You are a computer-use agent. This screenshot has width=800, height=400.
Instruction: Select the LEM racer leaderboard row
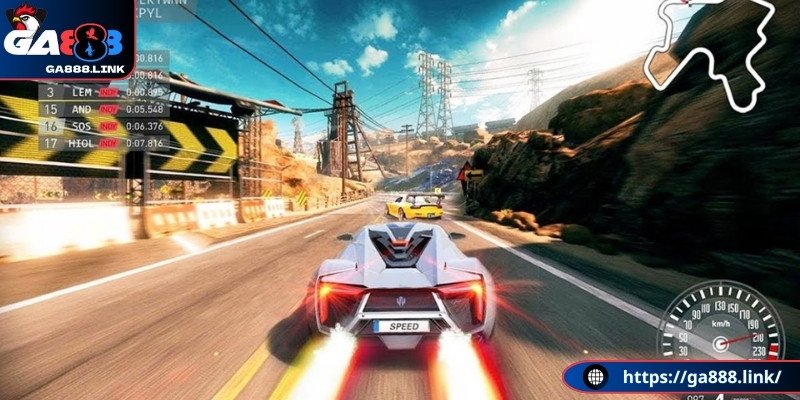(100, 92)
